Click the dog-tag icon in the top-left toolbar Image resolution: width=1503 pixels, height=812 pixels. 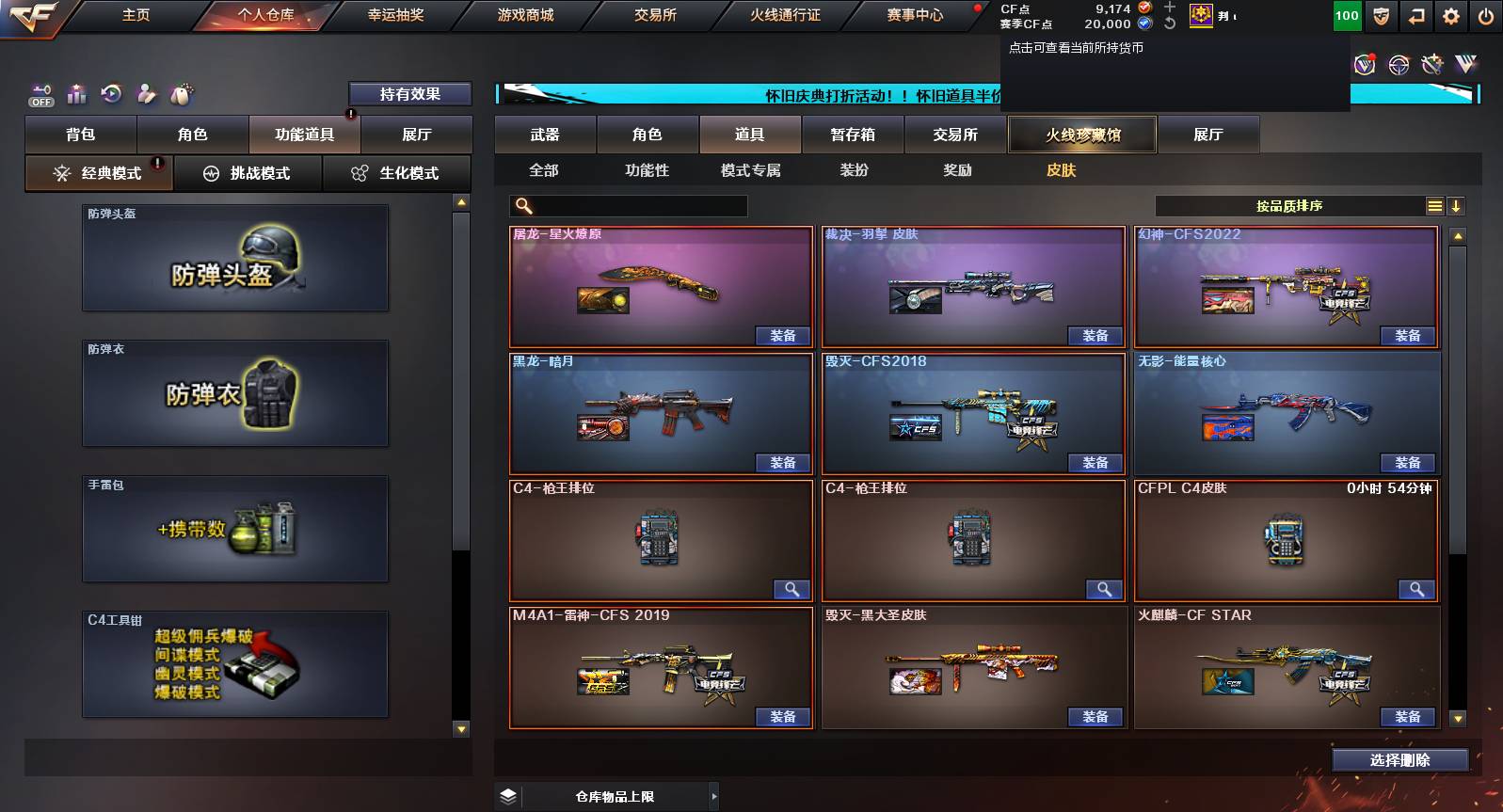click(182, 93)
